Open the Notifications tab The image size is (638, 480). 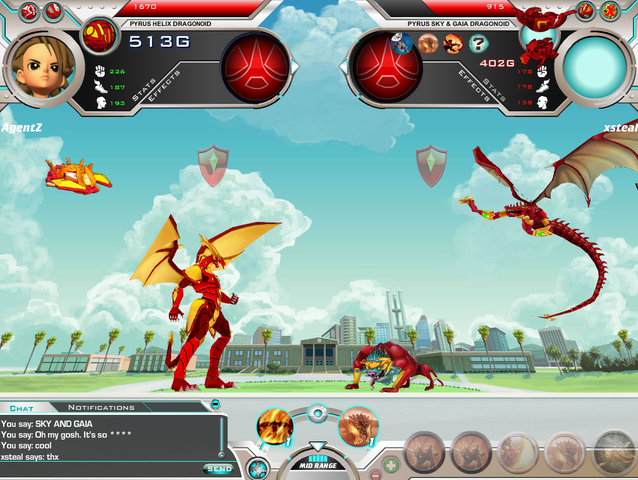[100, 408]
